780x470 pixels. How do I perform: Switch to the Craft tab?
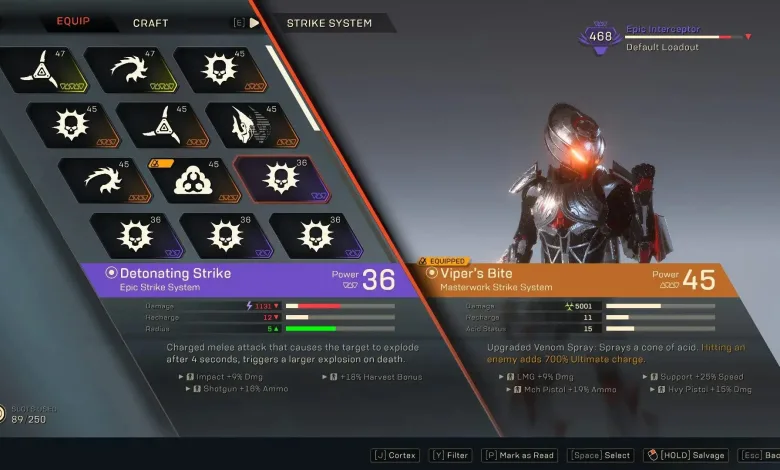point(150,22)
